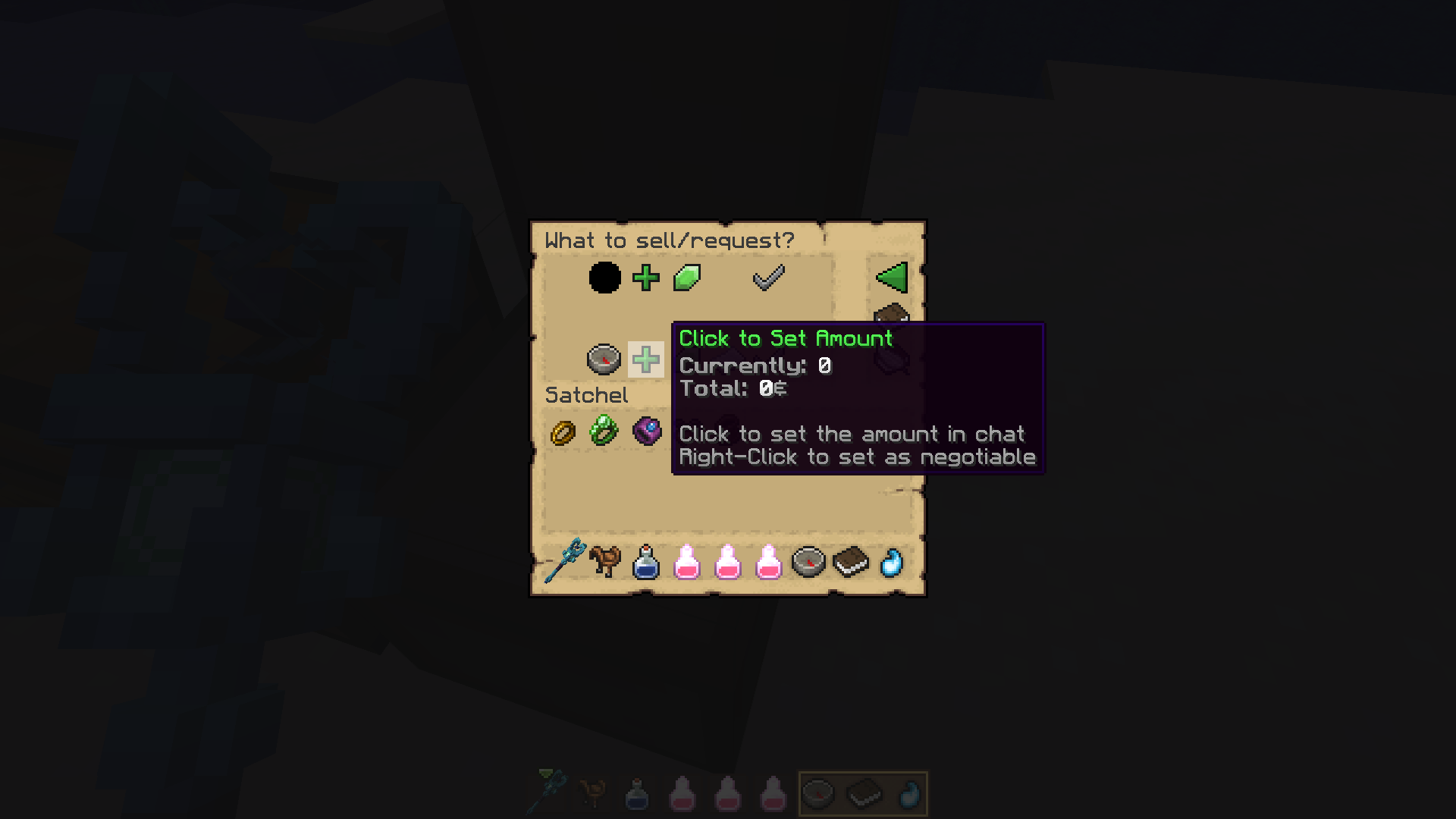1456x819 pixels.
Task: Click the selected slot in the bottom hotbar
Action: coord(864,792)
